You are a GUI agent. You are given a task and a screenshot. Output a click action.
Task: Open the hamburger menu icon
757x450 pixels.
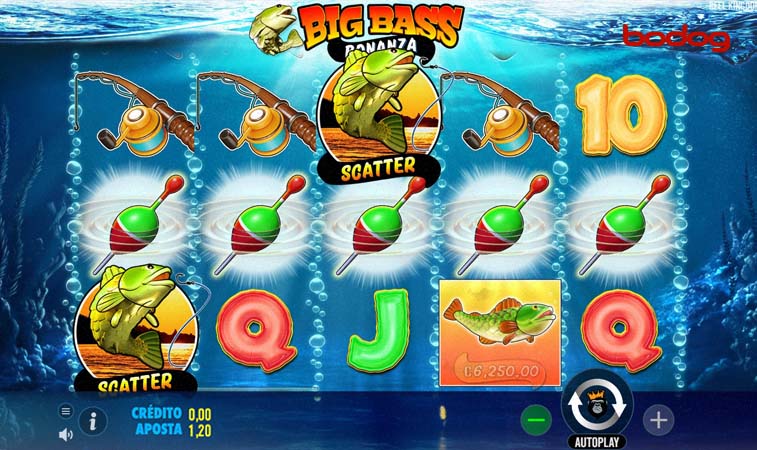[66, 411]
